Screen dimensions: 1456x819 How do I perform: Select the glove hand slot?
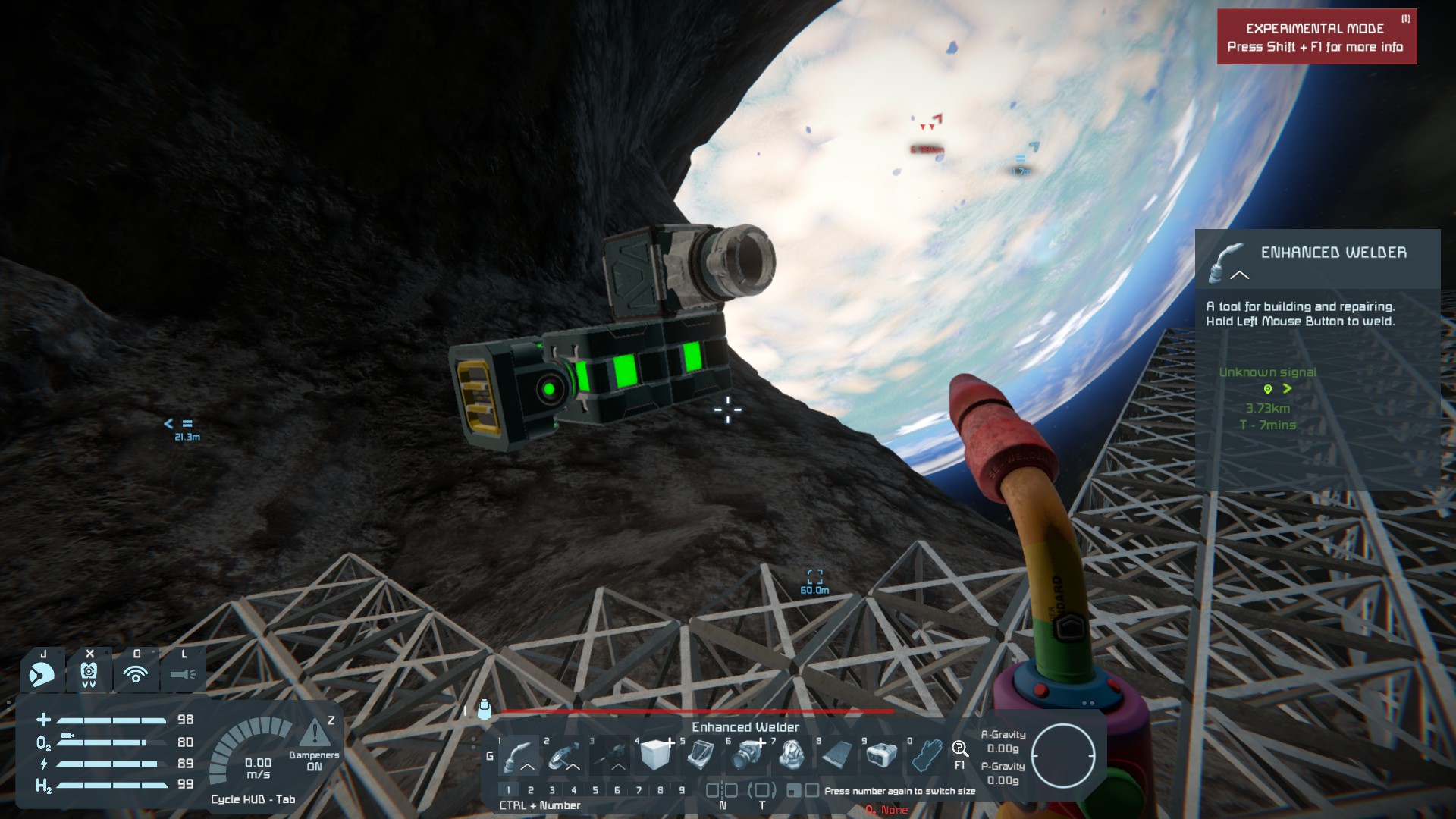pos(927,755)
